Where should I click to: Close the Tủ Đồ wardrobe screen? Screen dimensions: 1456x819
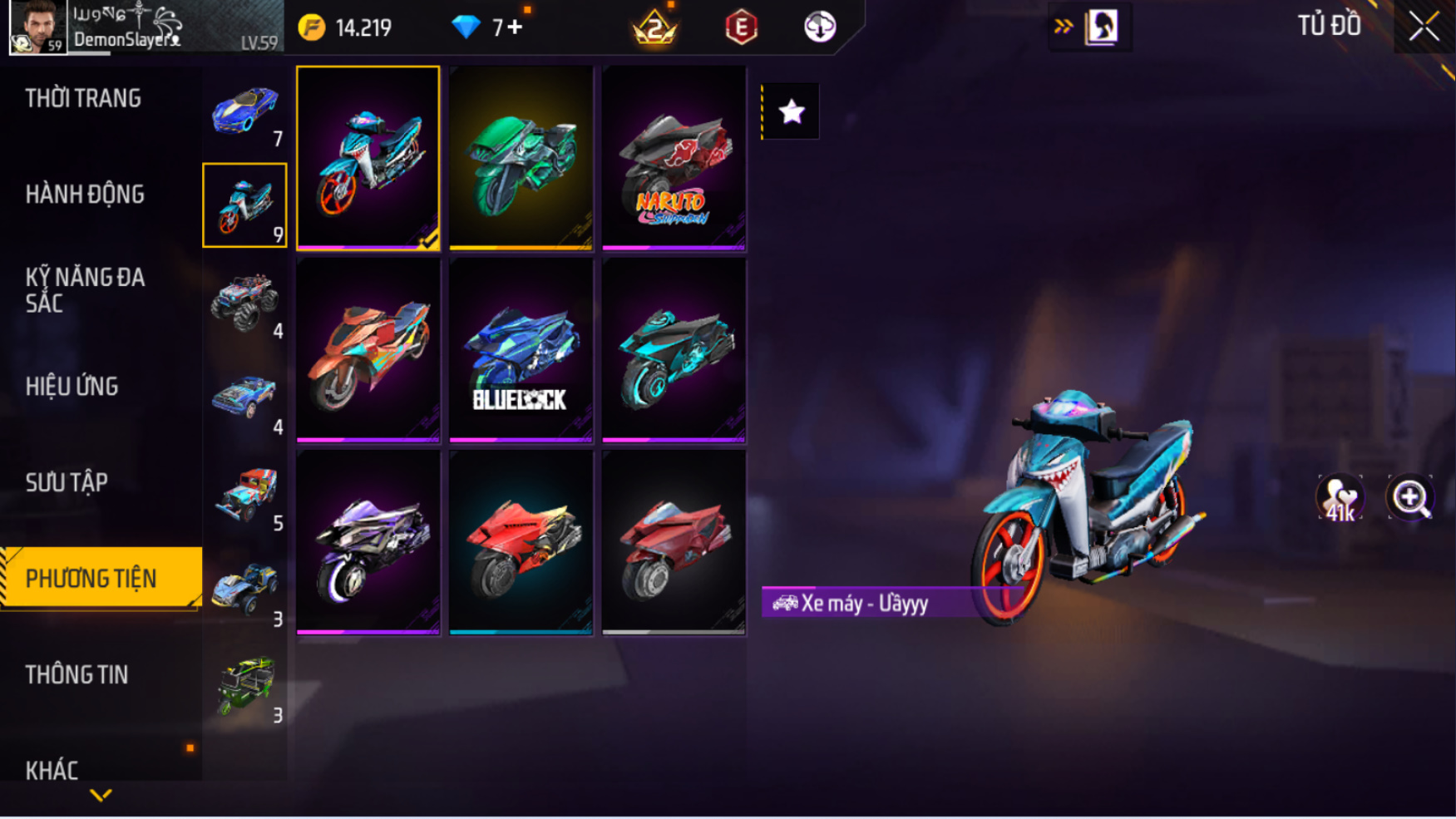[1424, 27]
